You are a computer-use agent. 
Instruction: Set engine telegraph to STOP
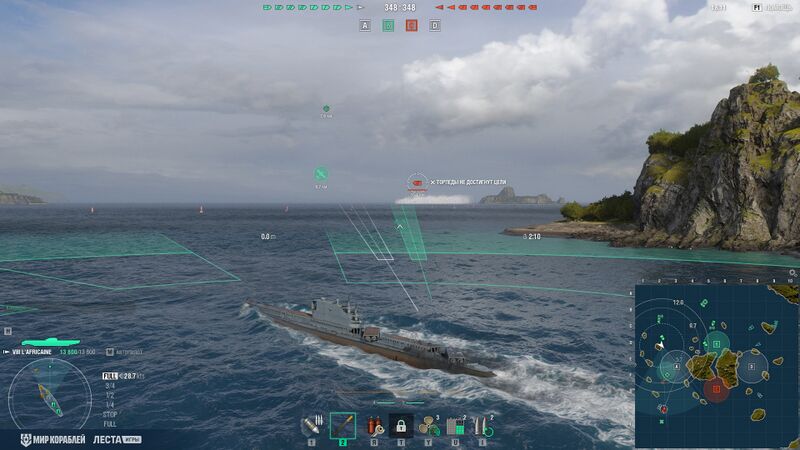click(x=109, y=412)
